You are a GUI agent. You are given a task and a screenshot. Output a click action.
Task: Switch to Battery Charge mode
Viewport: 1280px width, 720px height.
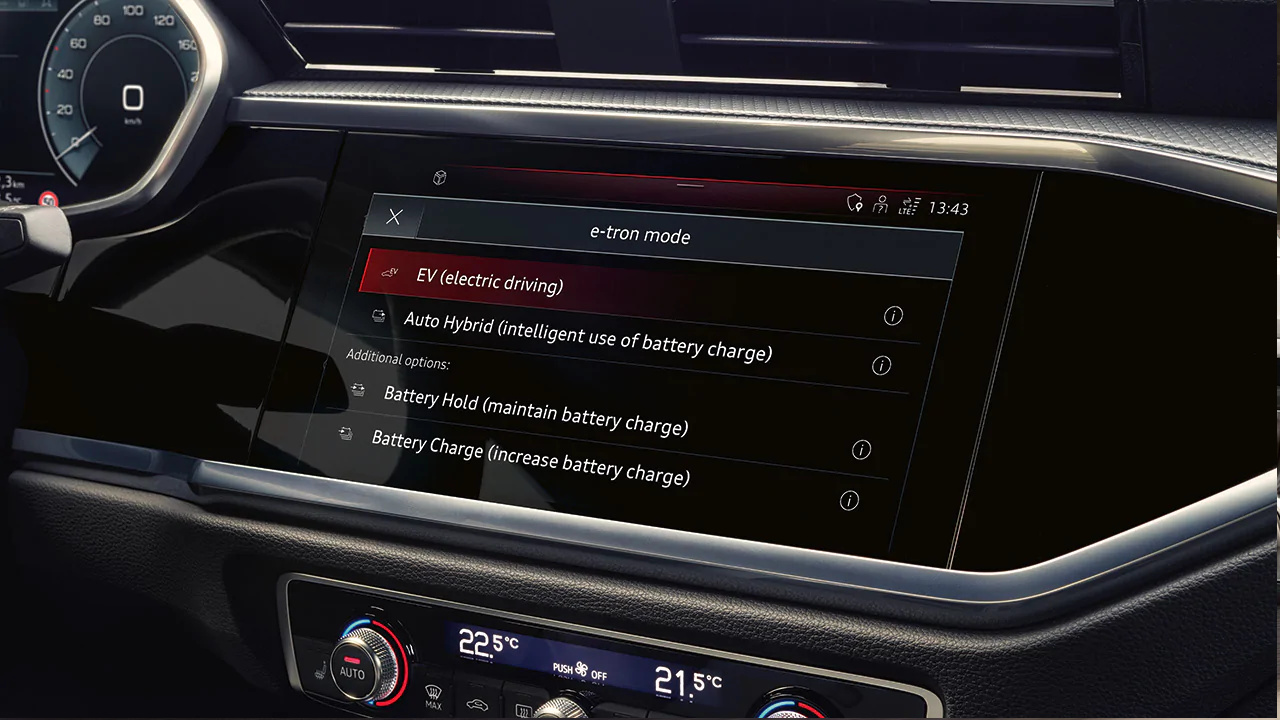pyautogui.click(x=530, y=457)
